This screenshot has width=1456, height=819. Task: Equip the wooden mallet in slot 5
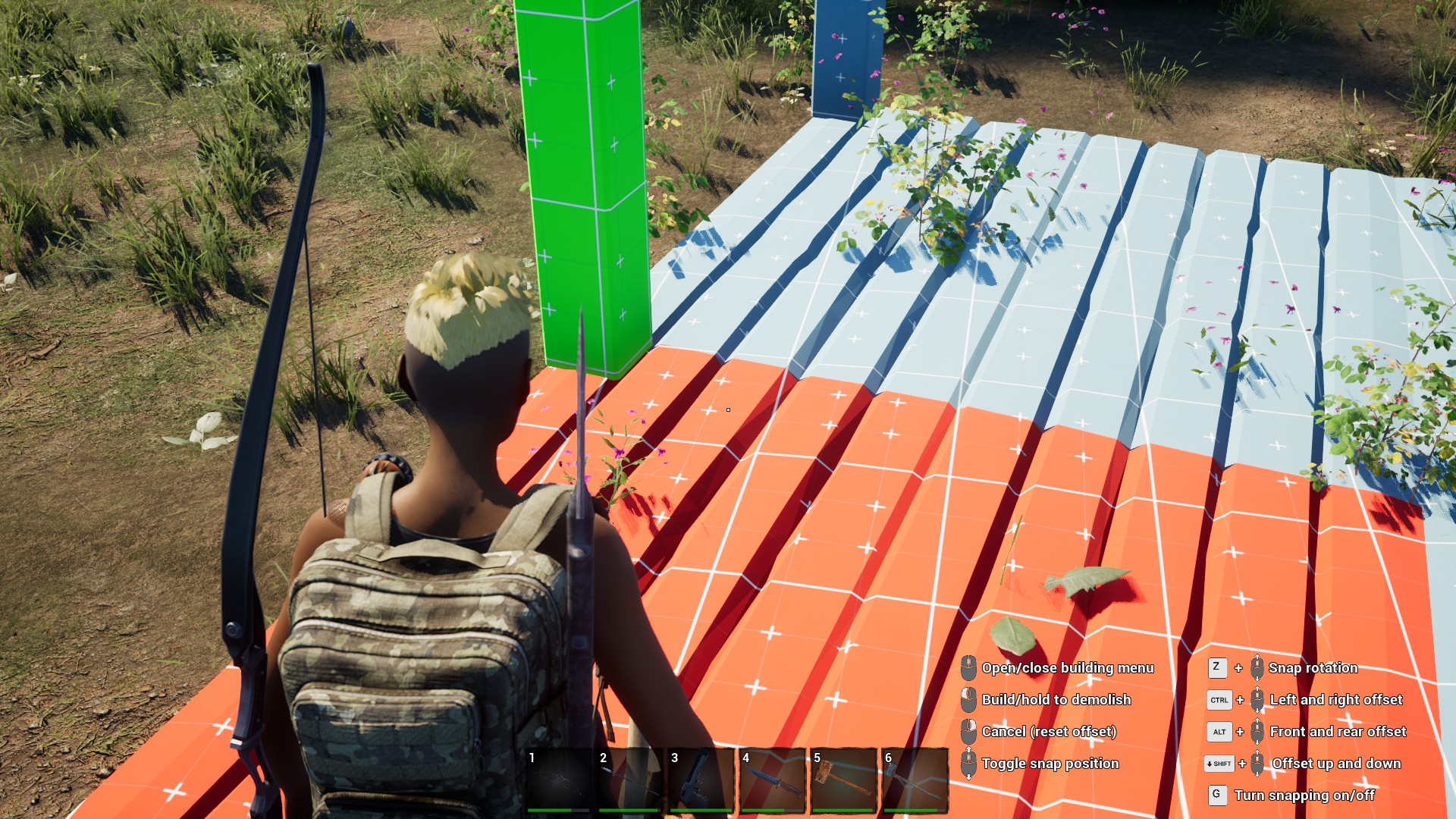(844, 780)
